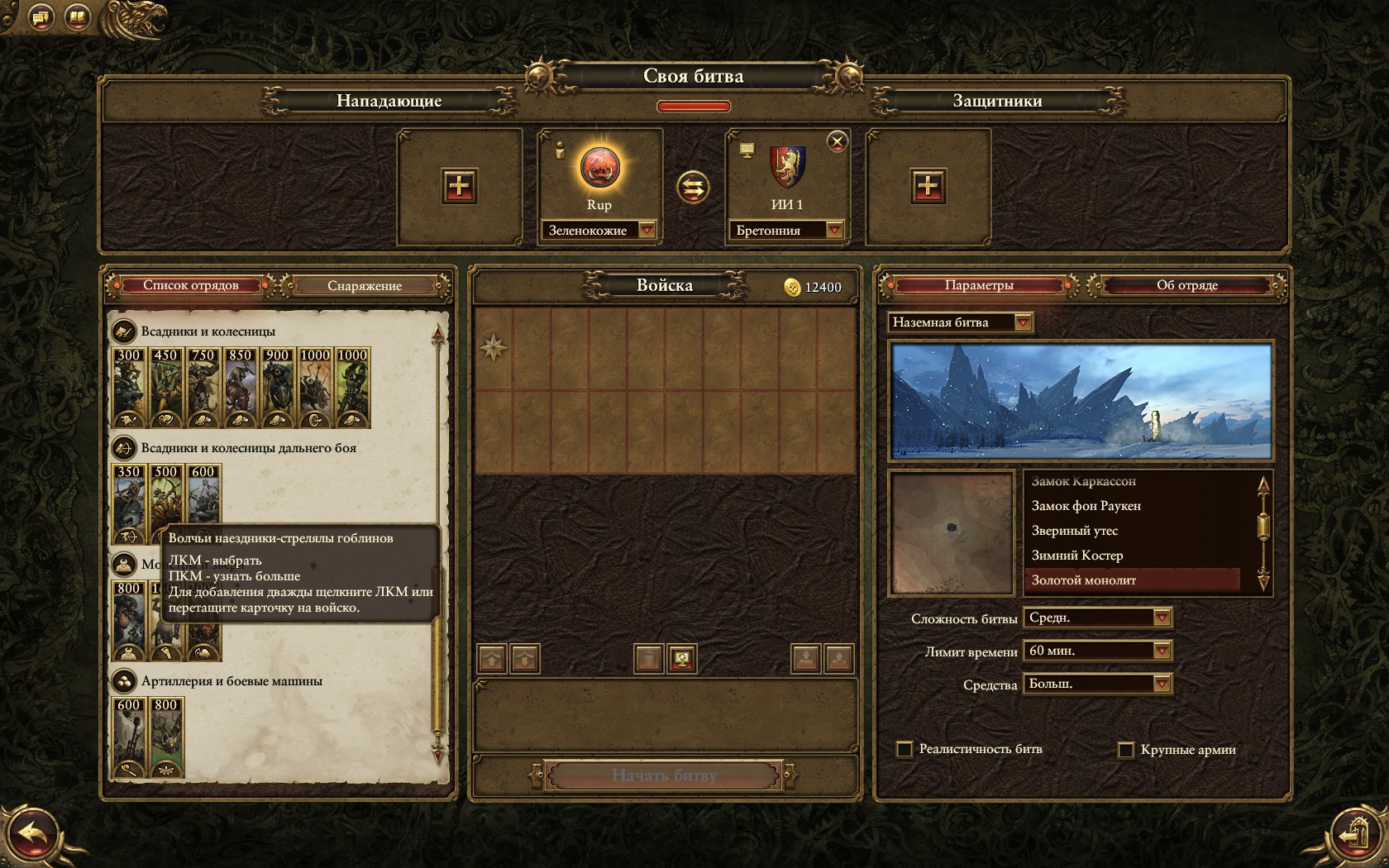
Task: Open the Средства funds dropdown
Action: point(1161,684)
